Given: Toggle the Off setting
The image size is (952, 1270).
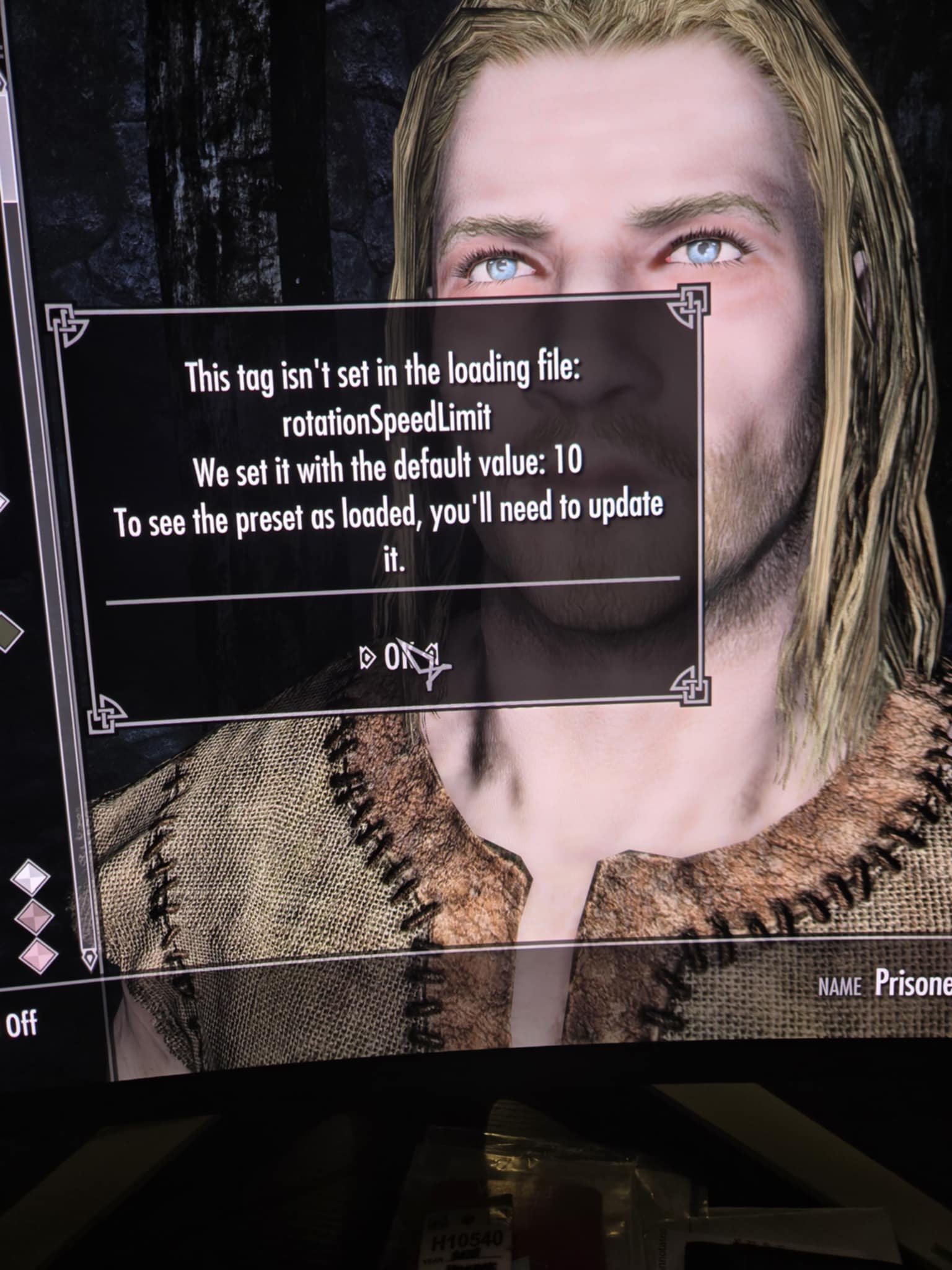Looking at the screenshot, I should pos(22,1024).
